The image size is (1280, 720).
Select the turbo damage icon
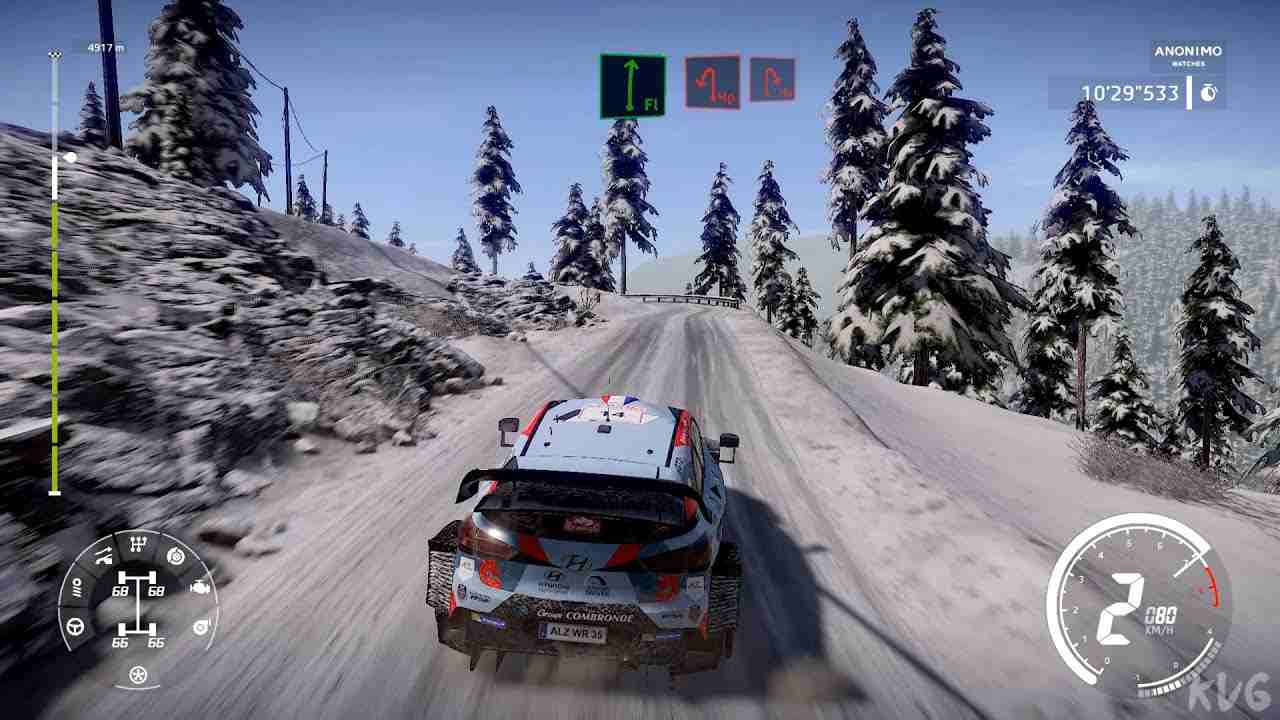click(199, 627)
